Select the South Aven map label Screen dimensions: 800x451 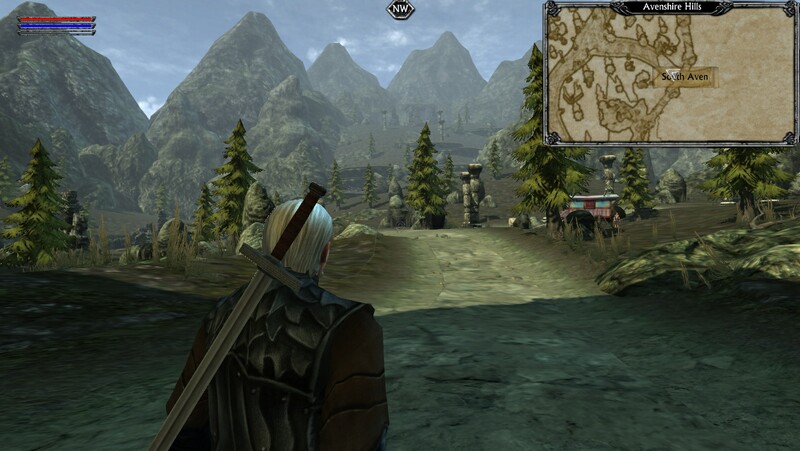click(685, 77)
